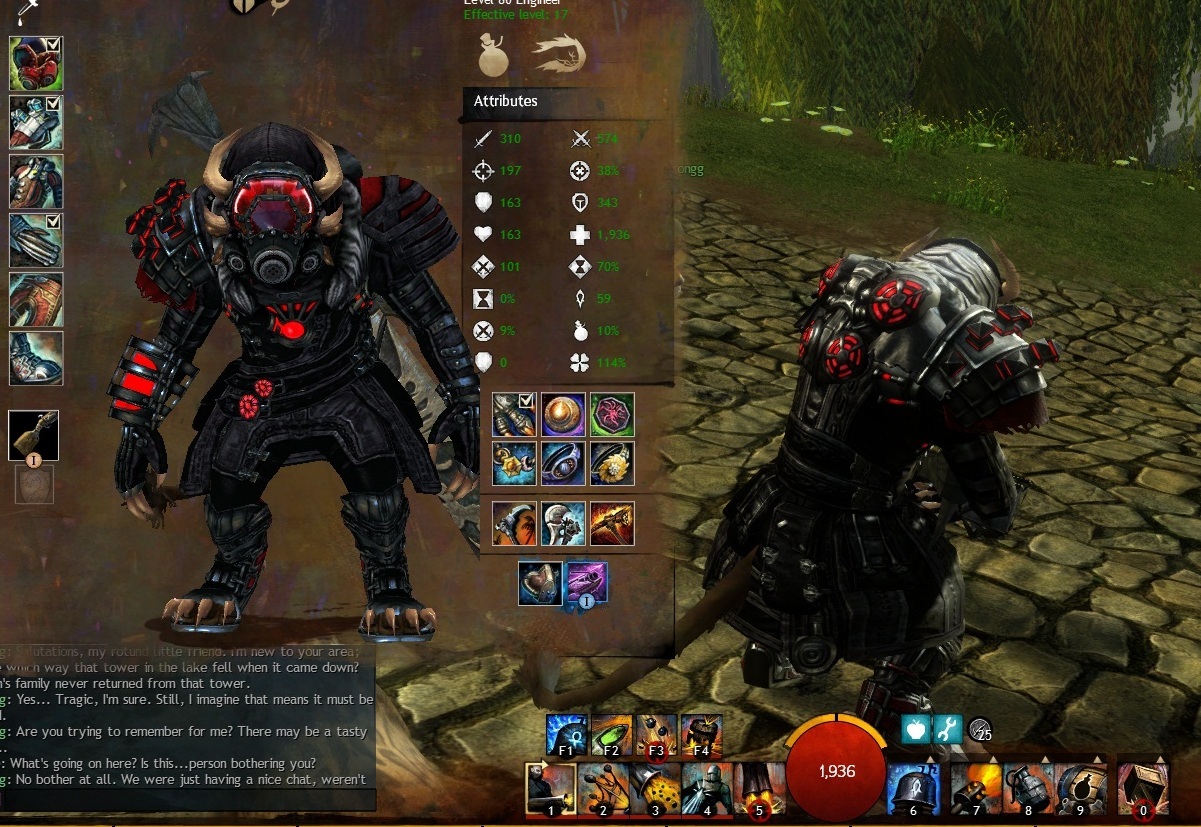Screen dimensions: 1201x827
Task: Activate the F2 green vial toolbelt skill
Action: tap(611, 735)
